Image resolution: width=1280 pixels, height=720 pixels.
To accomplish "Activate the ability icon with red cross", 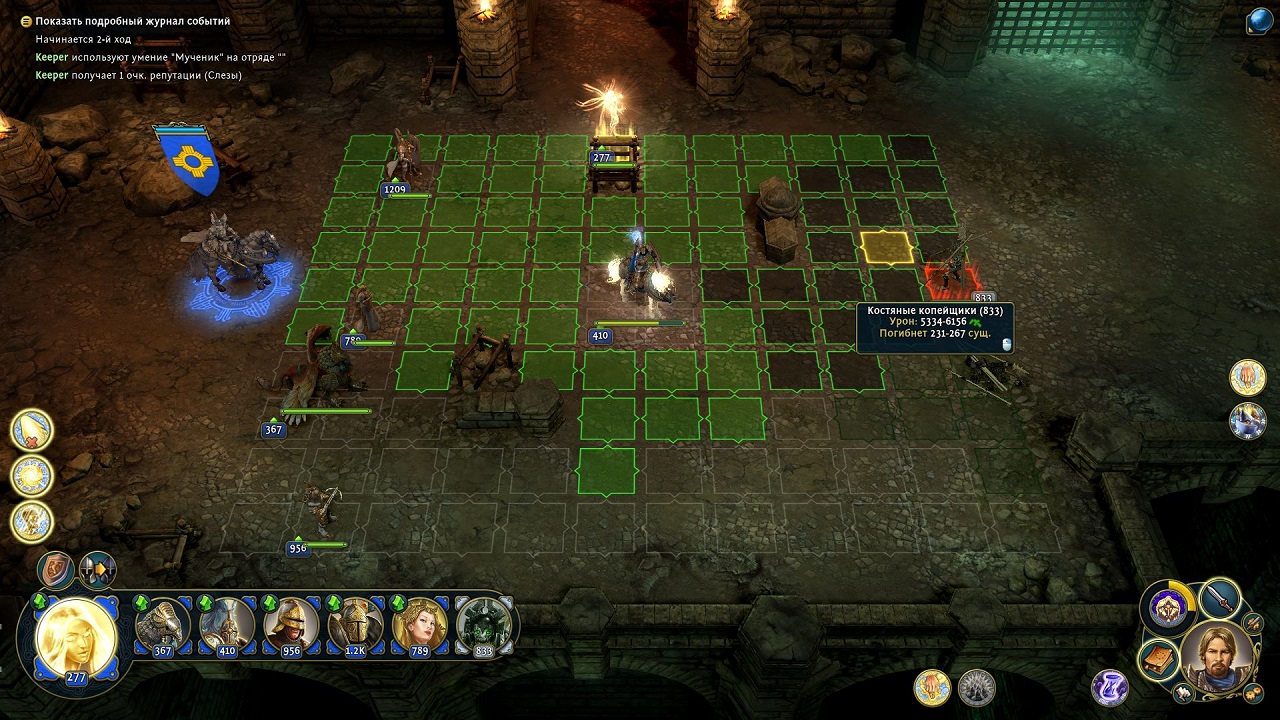I will click(x=32, y=430).
